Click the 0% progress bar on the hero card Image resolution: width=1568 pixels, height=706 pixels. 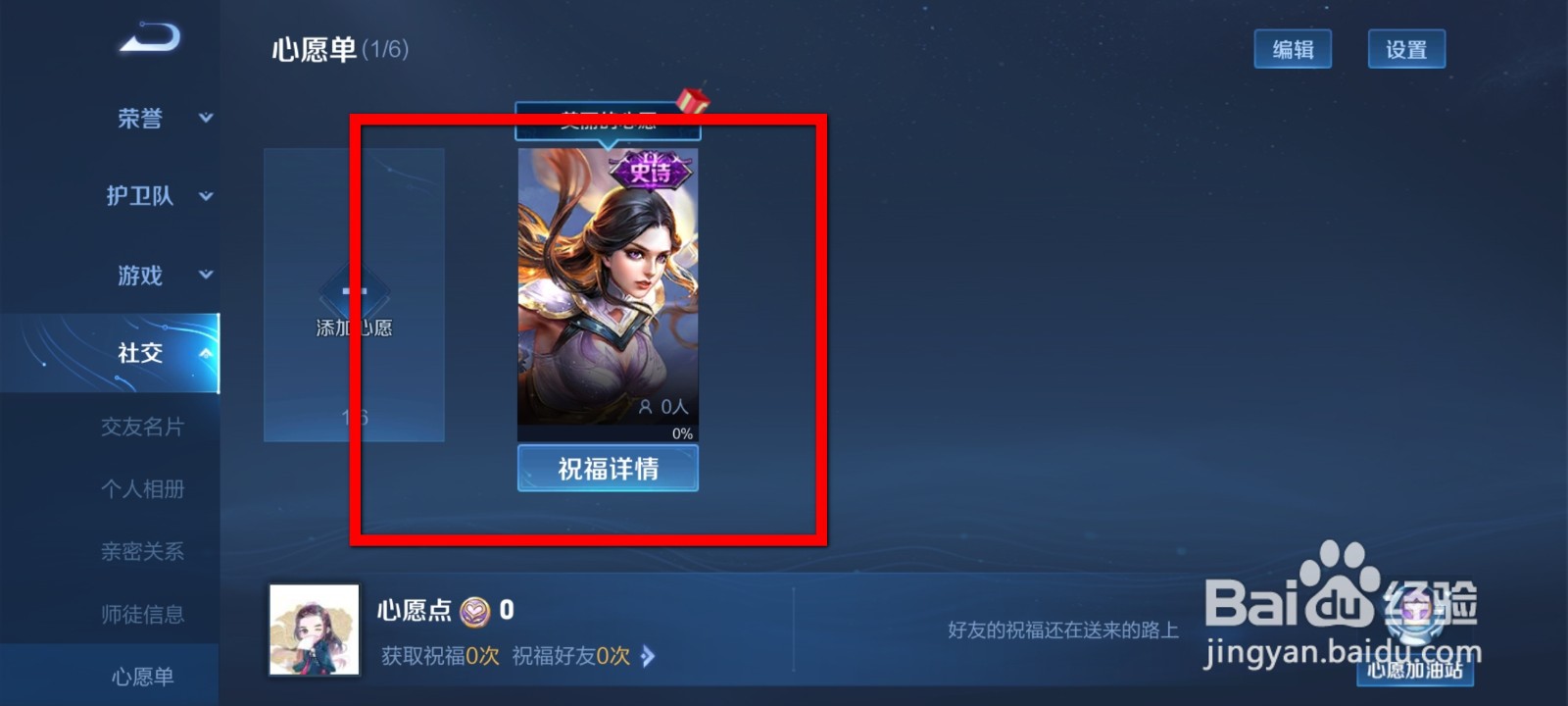(x=680, y=431)
